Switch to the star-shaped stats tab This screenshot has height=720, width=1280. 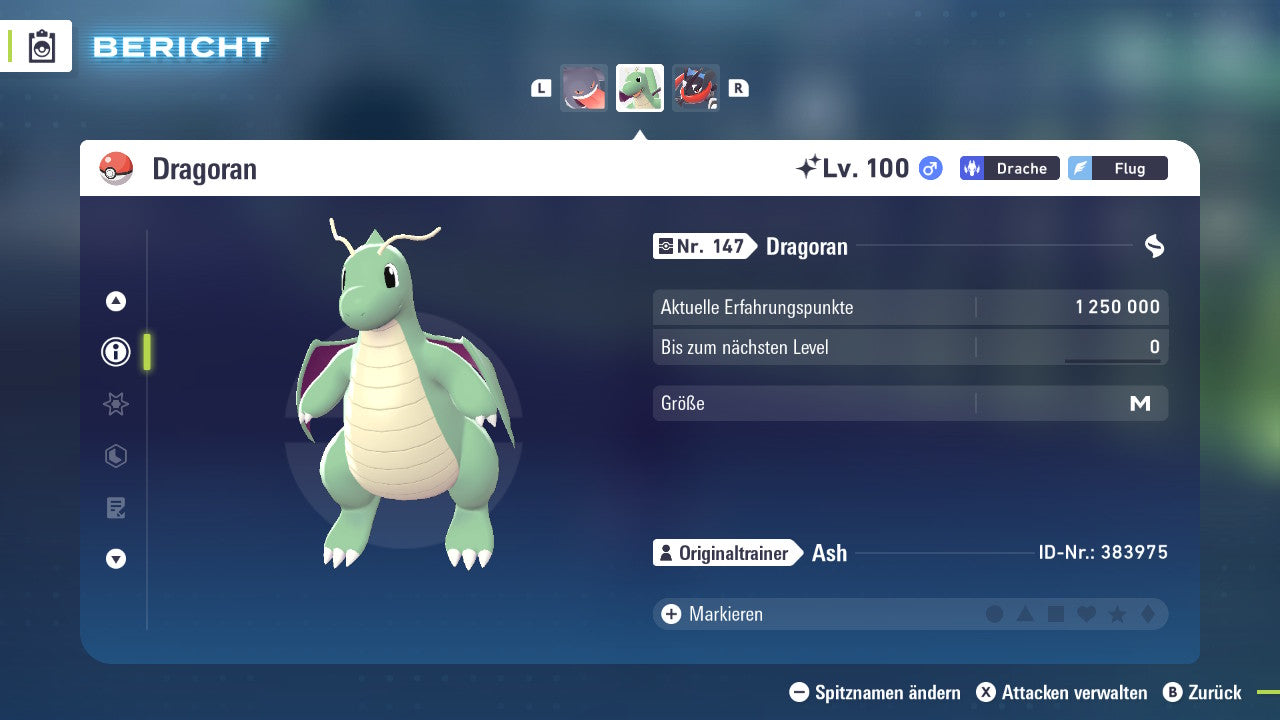click(x=116, y=404)
